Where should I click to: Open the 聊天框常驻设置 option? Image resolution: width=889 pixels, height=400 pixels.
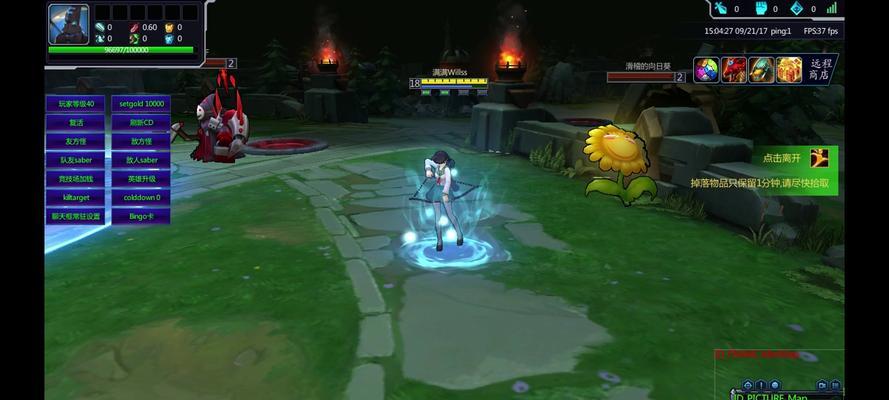[76, 216]
